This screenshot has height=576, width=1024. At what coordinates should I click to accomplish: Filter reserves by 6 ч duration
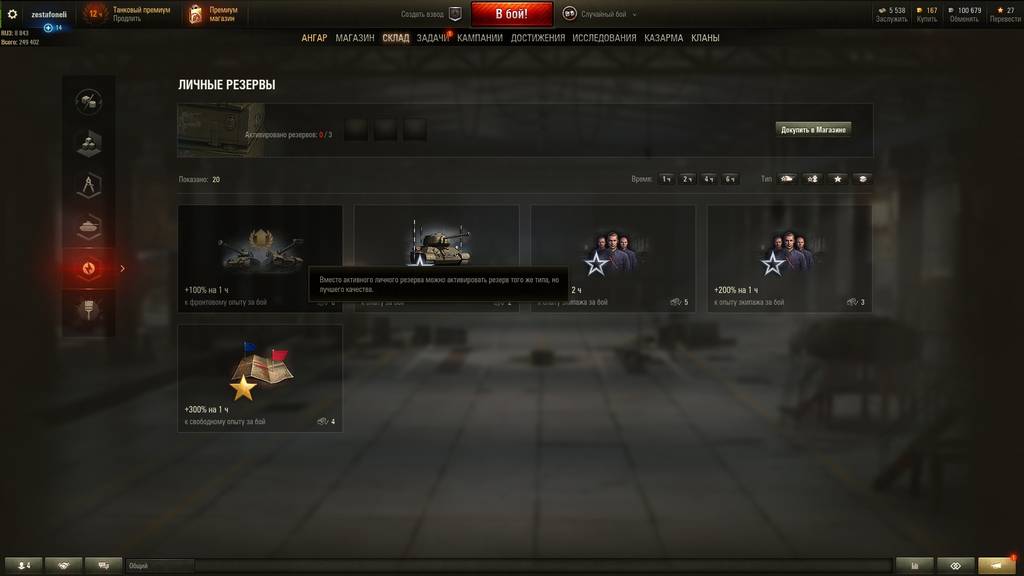coord(731,179)
